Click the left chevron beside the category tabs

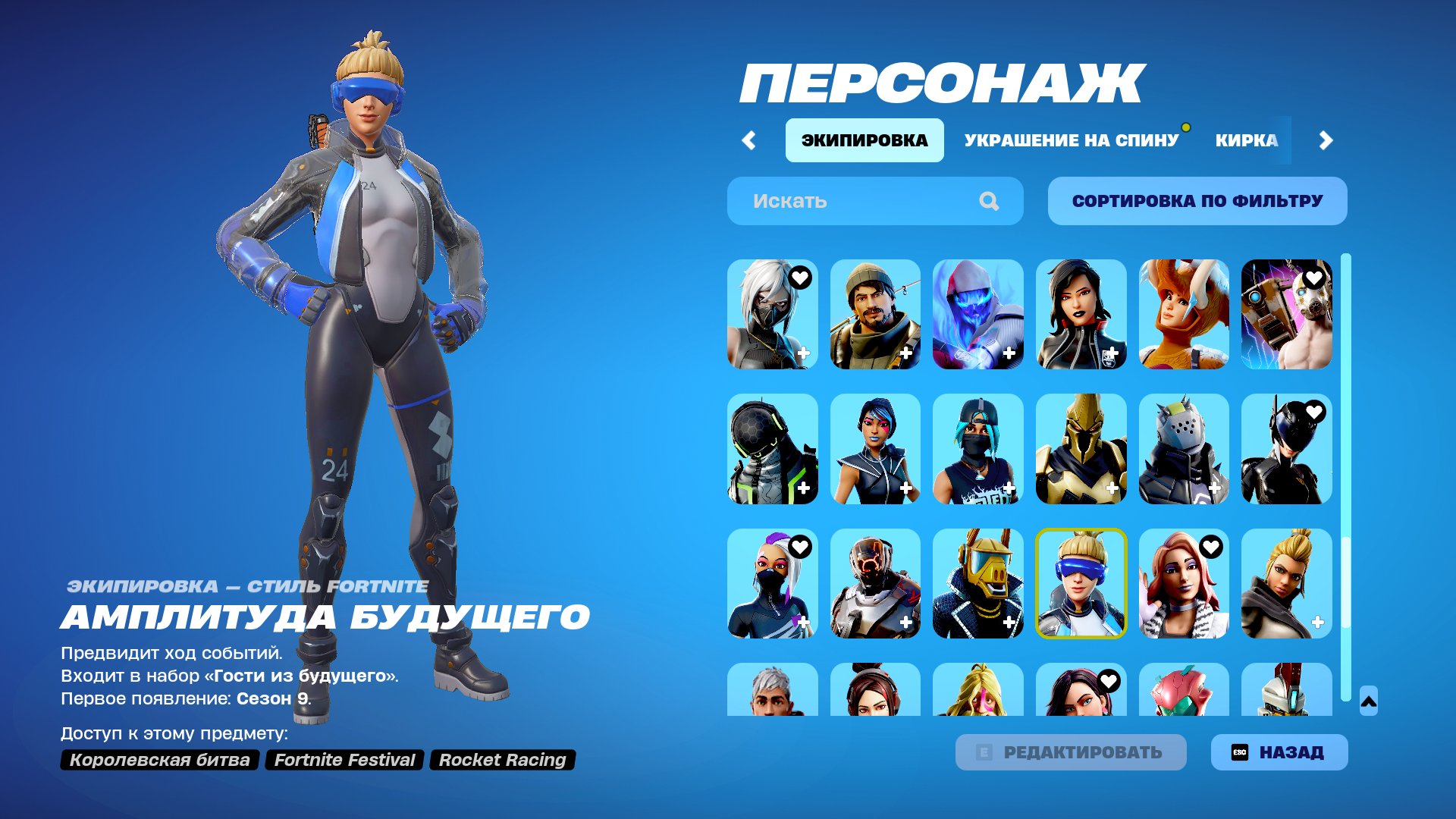click(749, 140)
